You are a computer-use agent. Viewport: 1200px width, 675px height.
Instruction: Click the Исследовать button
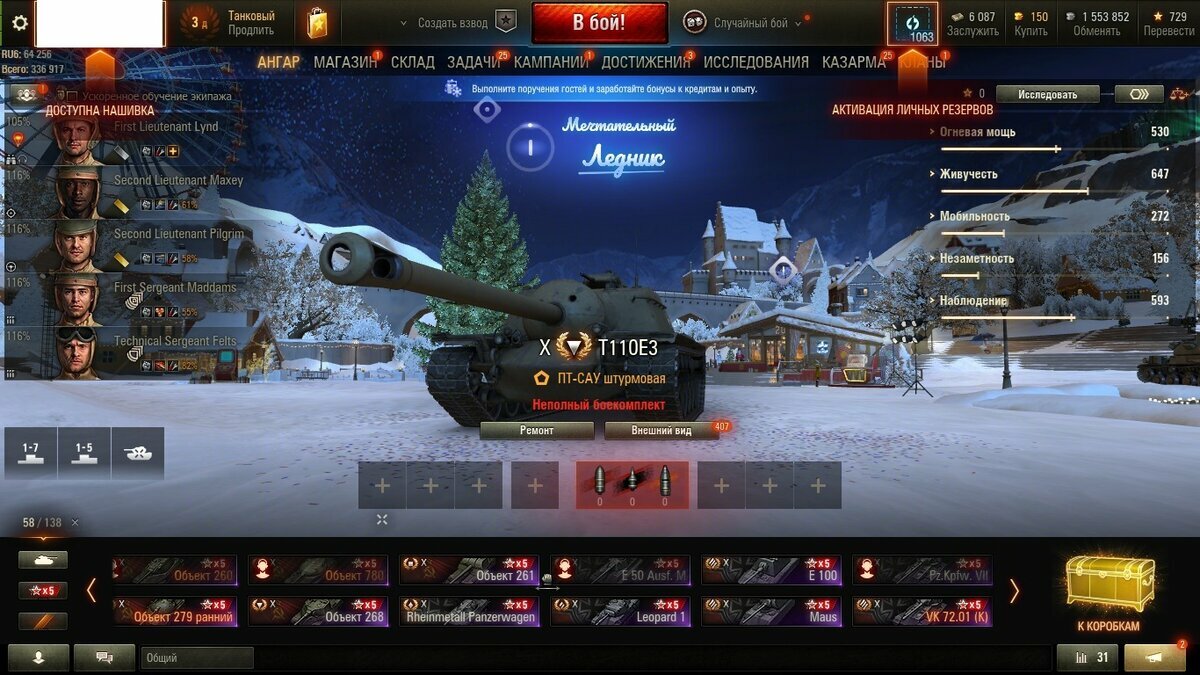[1047, 94]
